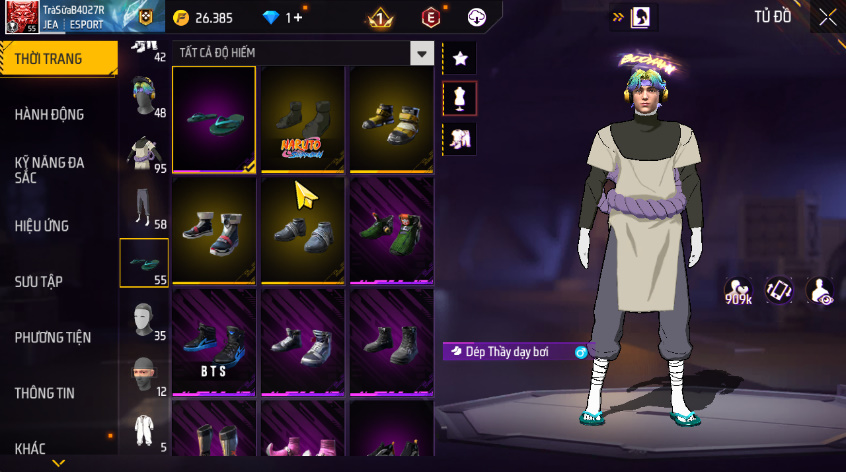The width and height of the screenshot is (846, 472).
Task: Select the green flip-flops item
Action: (x=214, y=119)
